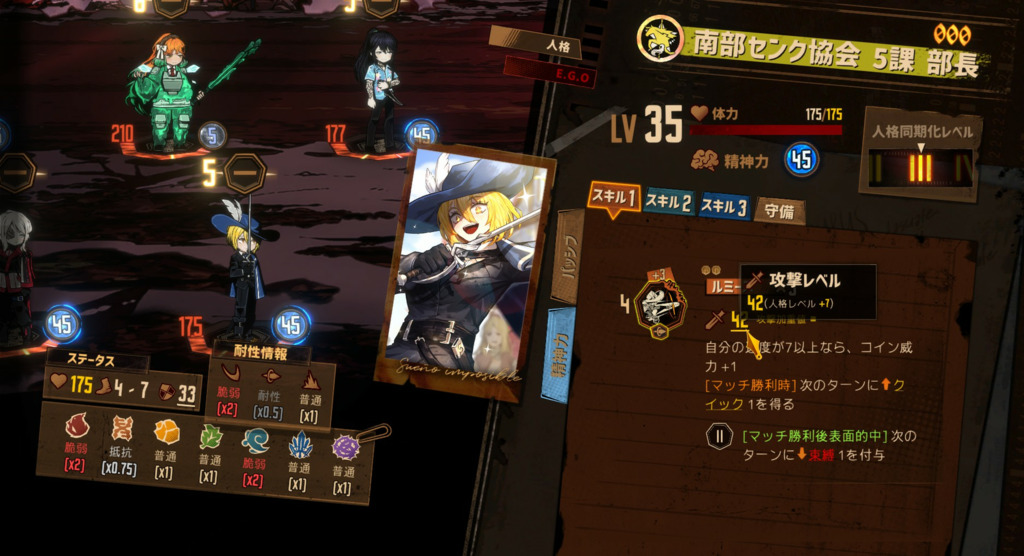Select the underlined attack level value 42

[x=740, y=320]
